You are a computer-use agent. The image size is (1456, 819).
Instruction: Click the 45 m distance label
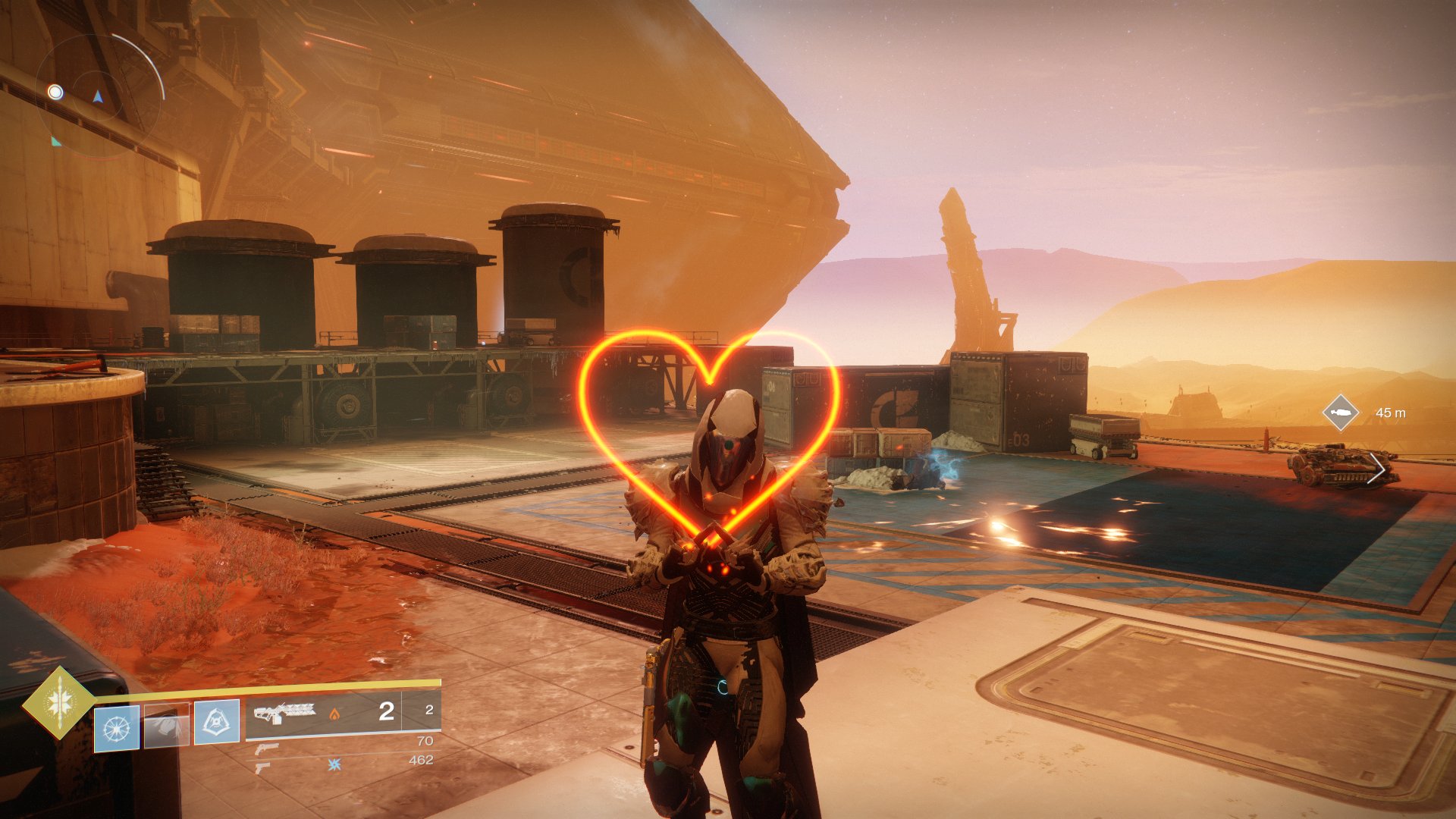1391,414
